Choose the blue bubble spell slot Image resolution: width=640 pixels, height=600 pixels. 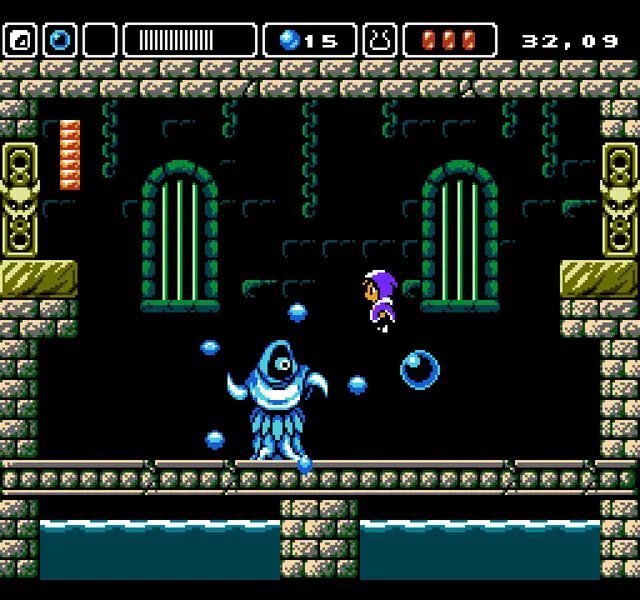[x=60, y=40]
